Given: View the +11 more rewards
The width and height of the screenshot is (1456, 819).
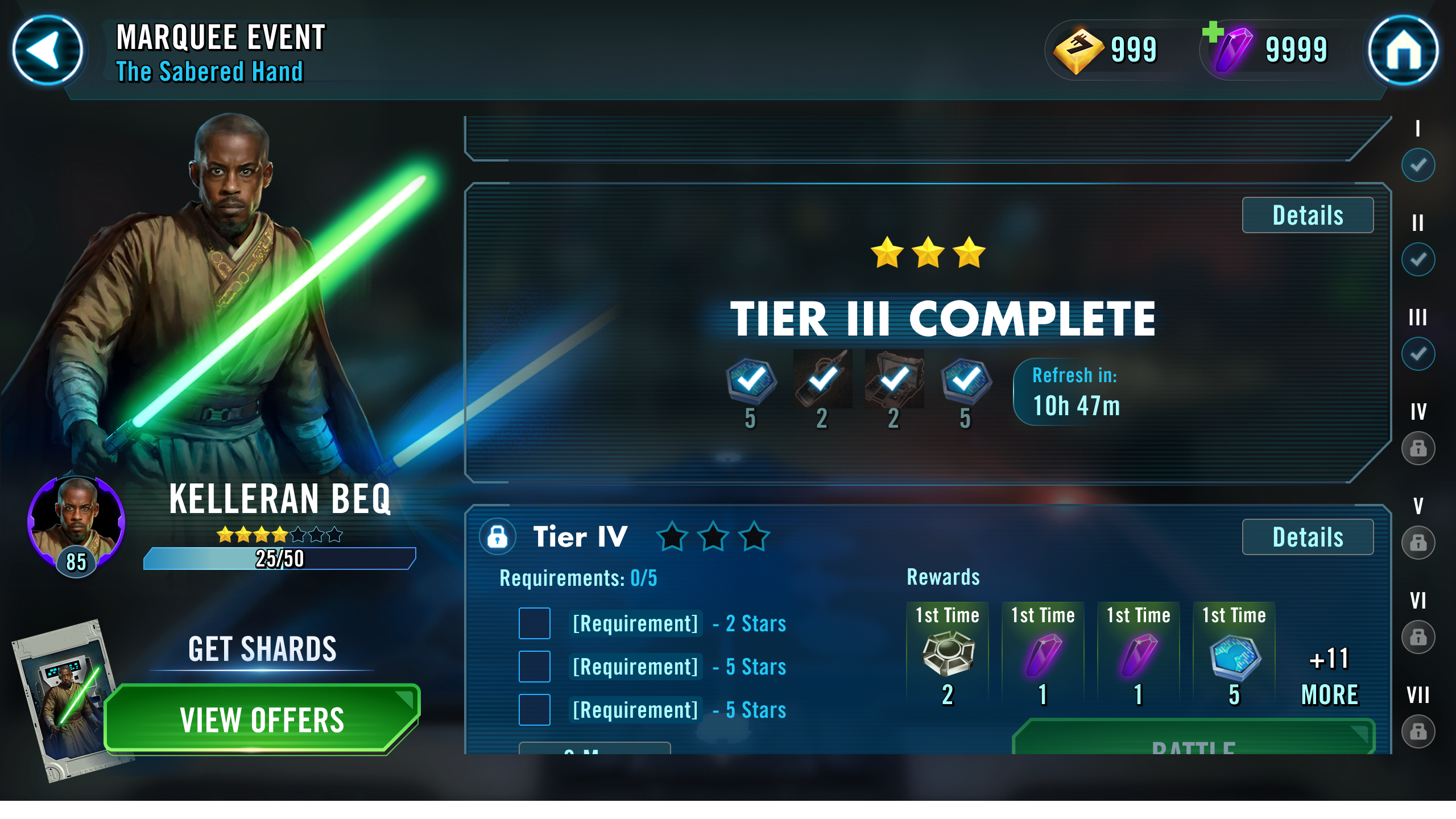Looking at the screenshot, I should tap(1330, 677).
